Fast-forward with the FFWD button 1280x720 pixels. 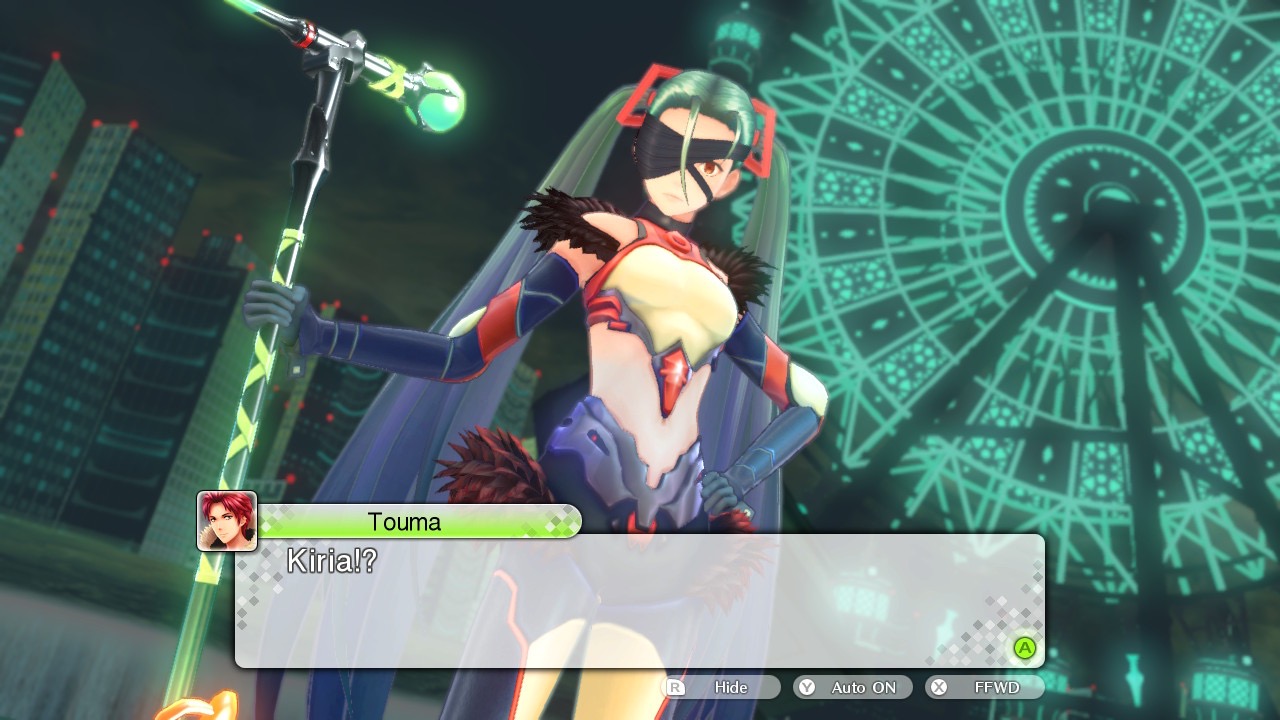(985, 688)
